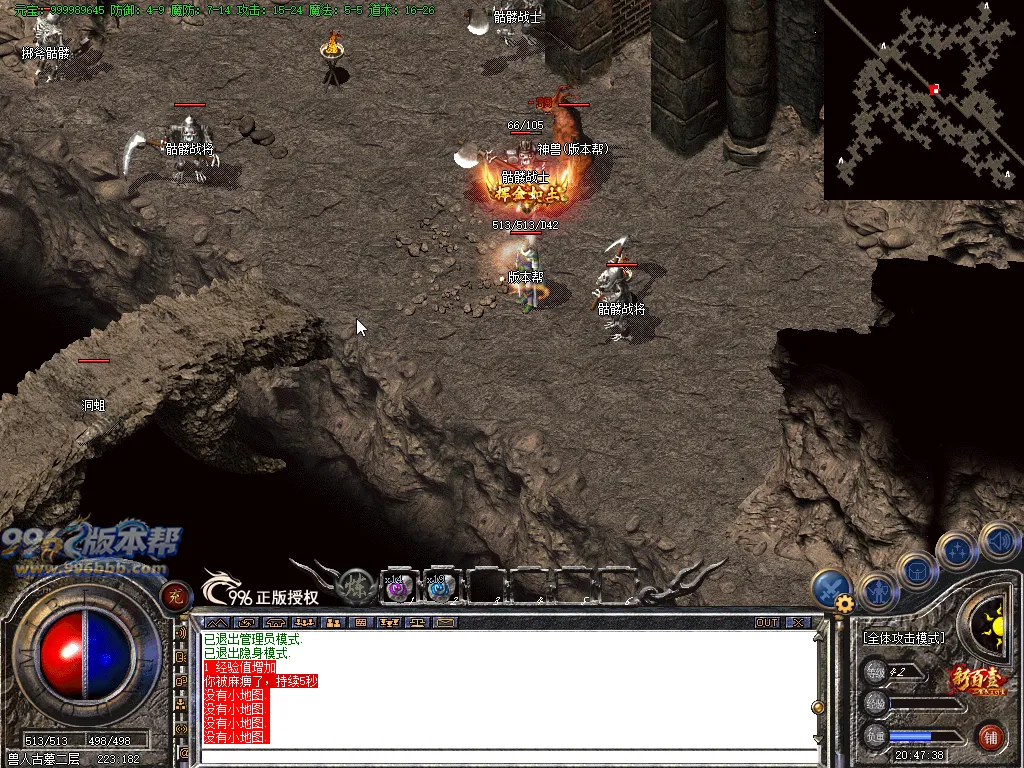Click into the chat text input field
This screenshot has height=768, width=1024.
pos(500,756)
